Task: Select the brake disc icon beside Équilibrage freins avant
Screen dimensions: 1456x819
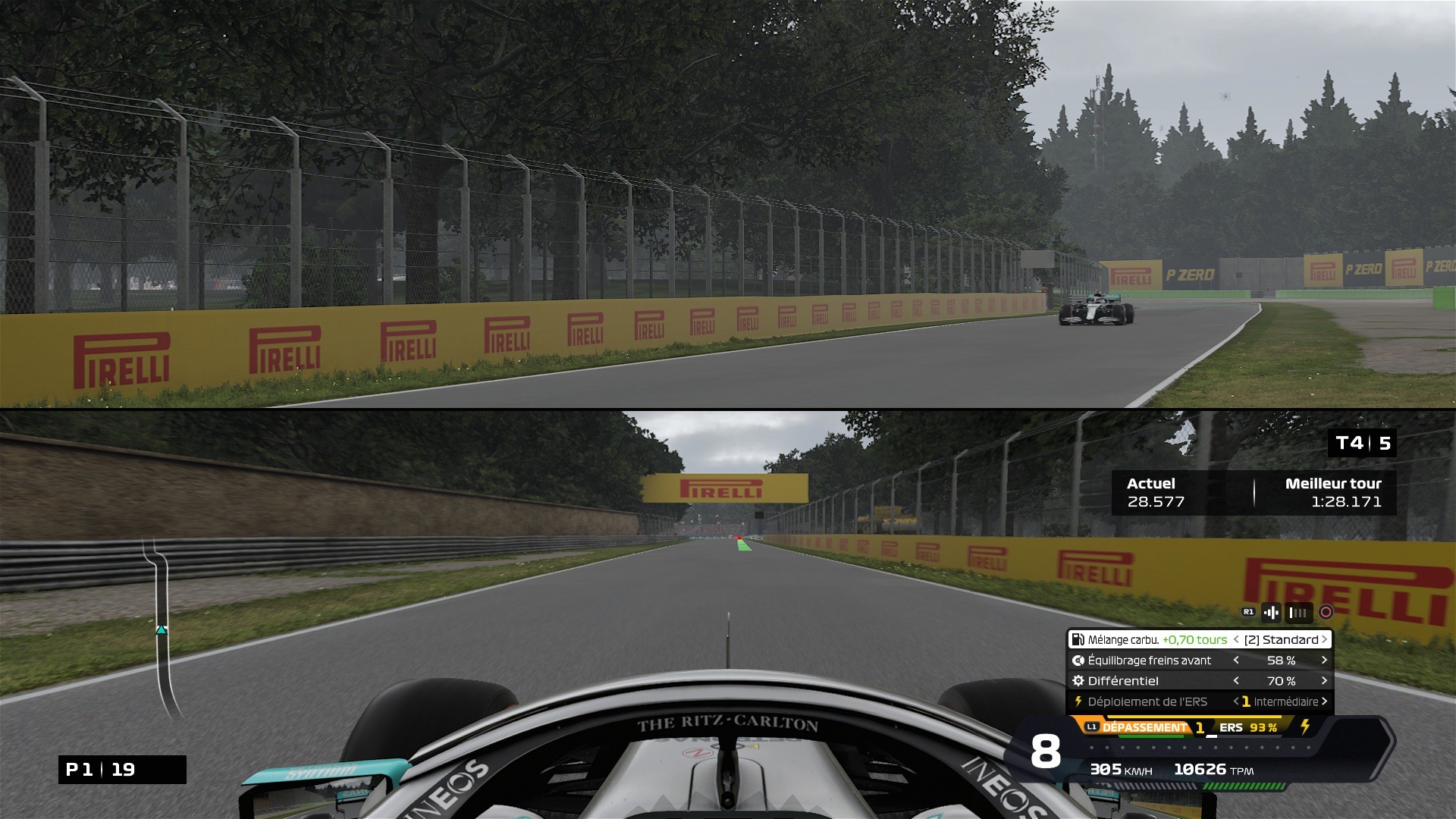Action: click(x=1077, y=661)
